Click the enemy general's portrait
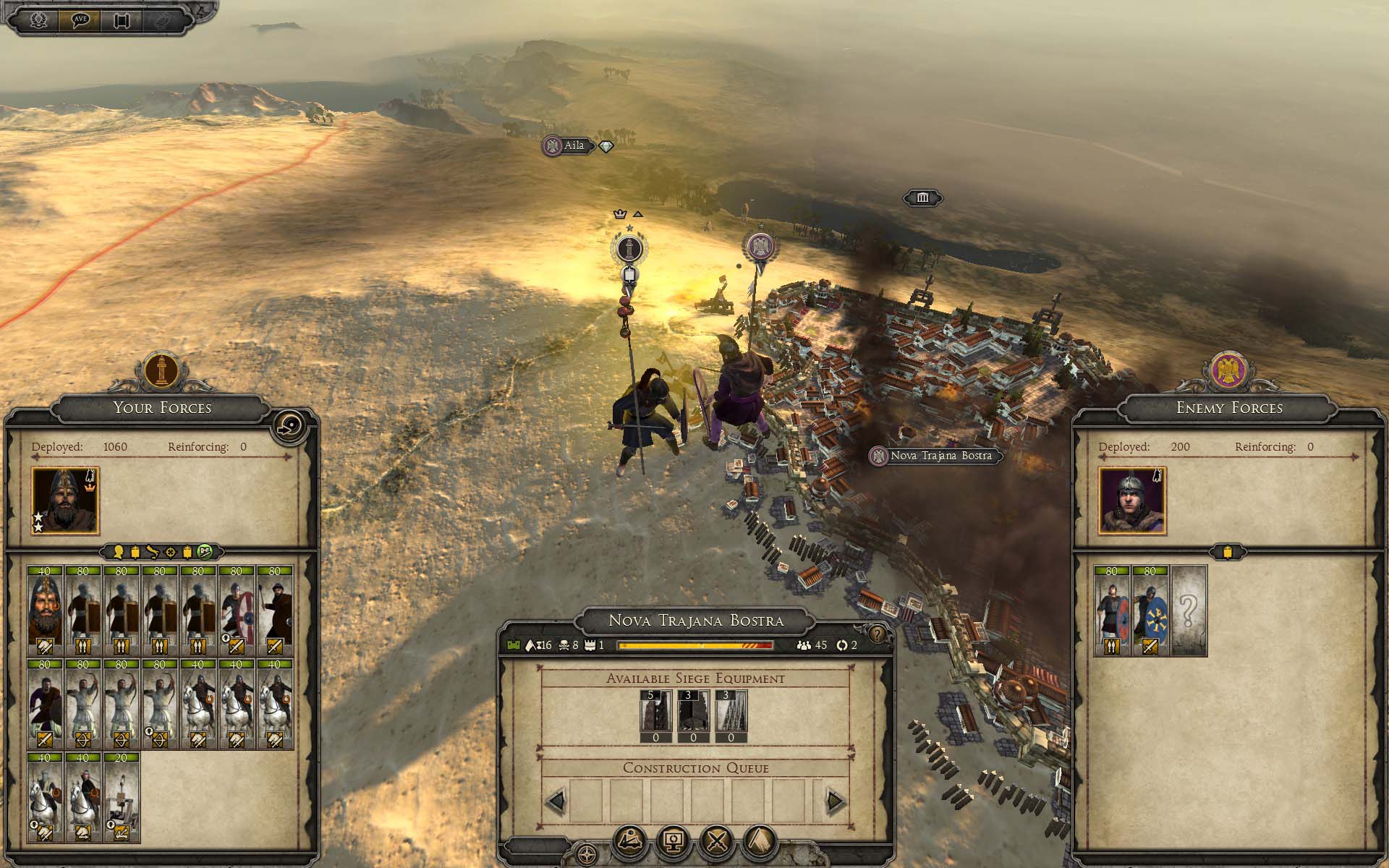The height and width of the screenshot is (868, 1389). pyautogui.click(x=1131, y=500)
